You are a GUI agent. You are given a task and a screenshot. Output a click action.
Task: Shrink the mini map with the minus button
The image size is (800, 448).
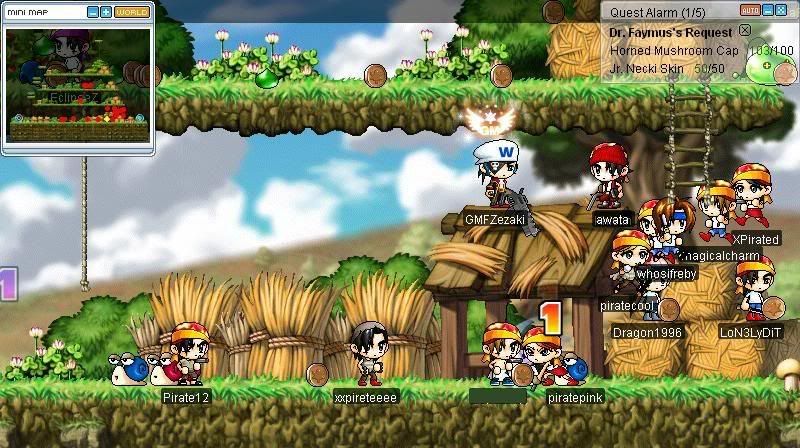pos(93,12)
